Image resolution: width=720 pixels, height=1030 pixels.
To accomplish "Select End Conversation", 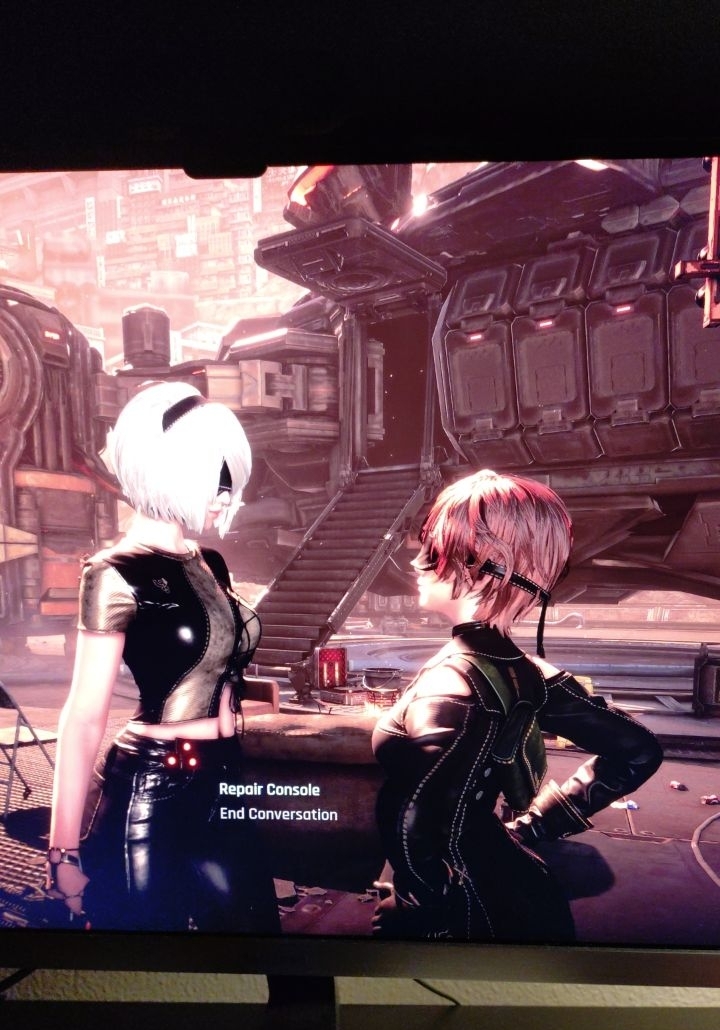I will pyautogui.click(x=278, y=814).
